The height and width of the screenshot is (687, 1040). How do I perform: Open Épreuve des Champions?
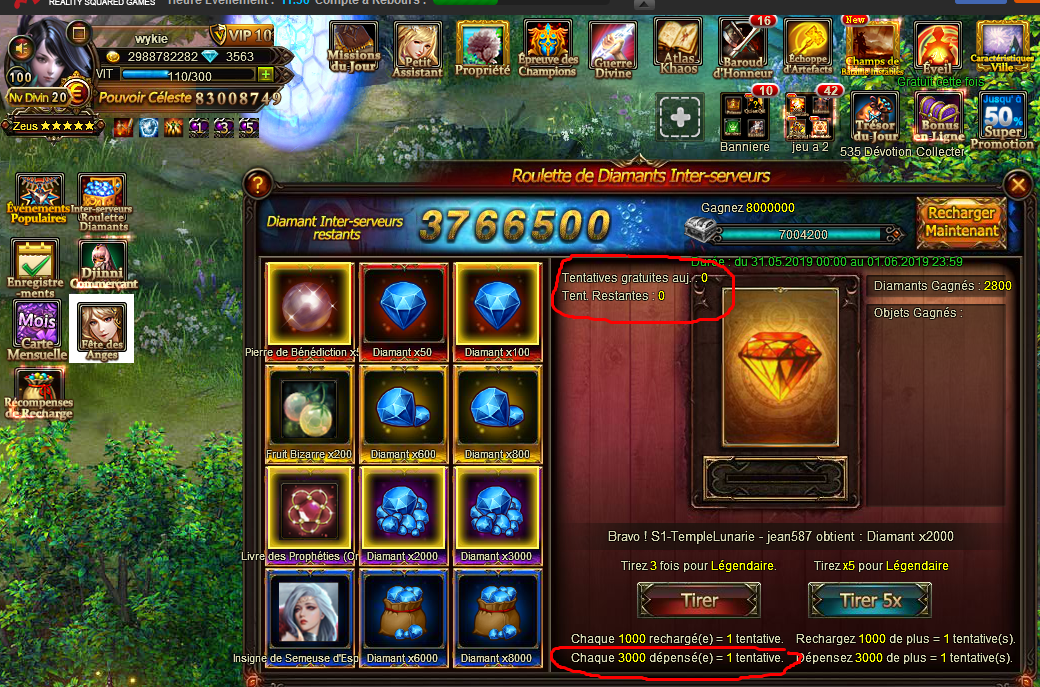pos(548,48)
